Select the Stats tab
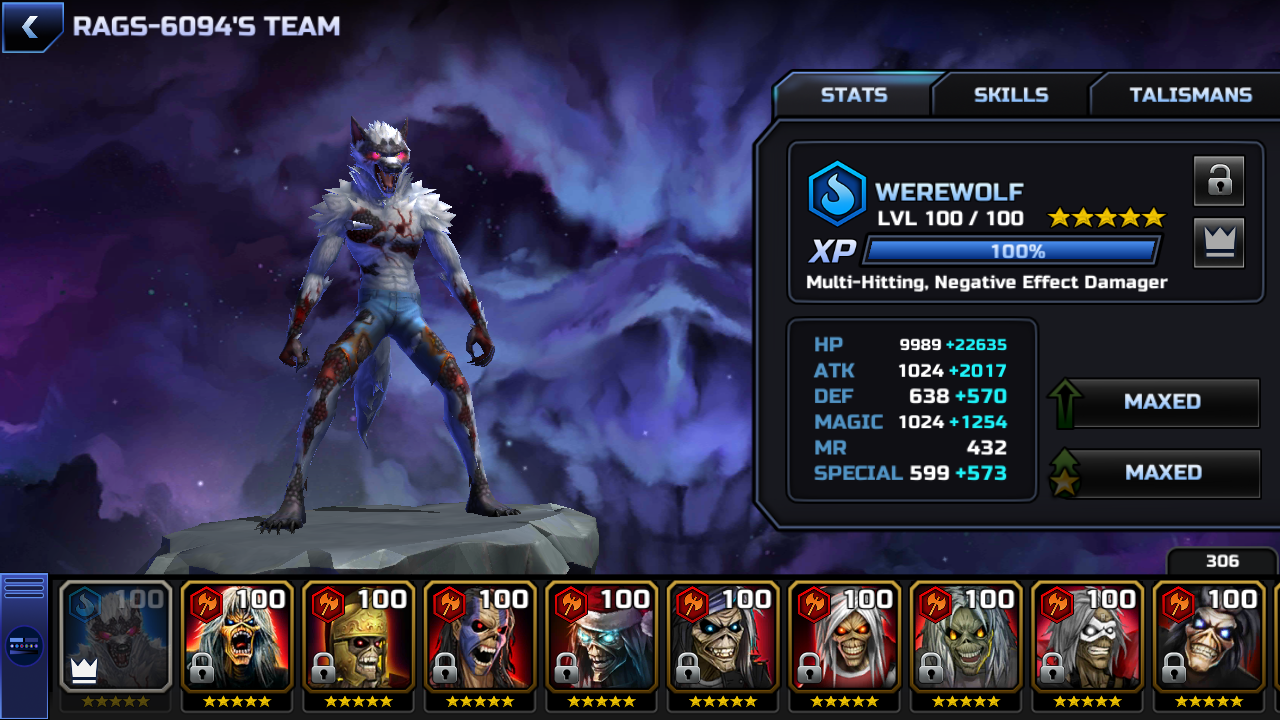1280x720 pixels. (853, 95)
